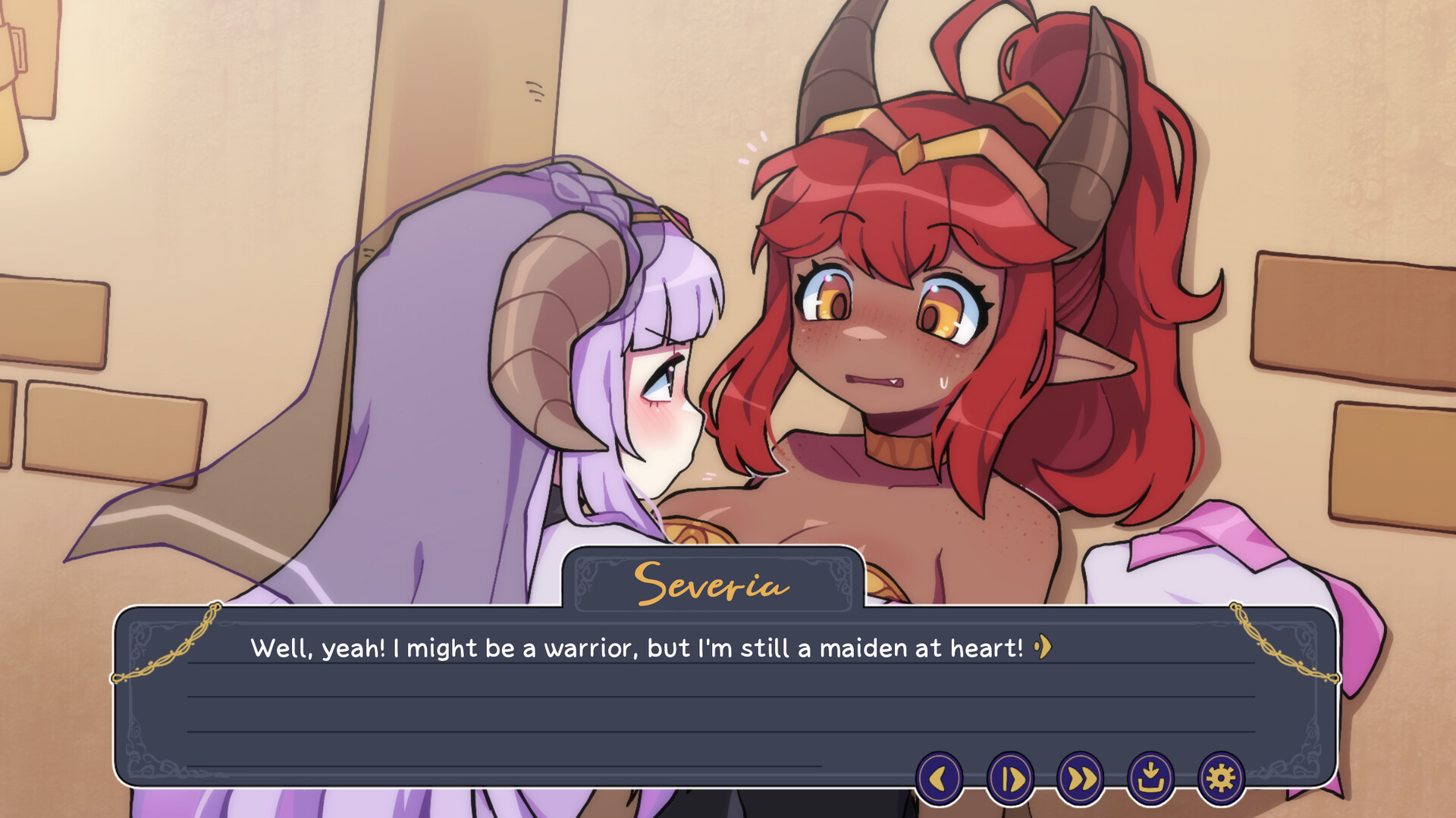Advance the dialogue by clicking the text box
This screenshot has height=818, width=1456.
(531, 697)
